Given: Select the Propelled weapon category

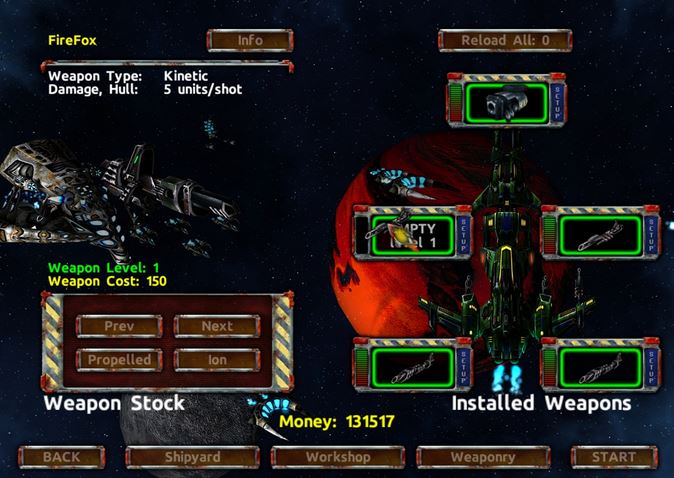Looking at the screenshot, I should click(x=119, y=359).
